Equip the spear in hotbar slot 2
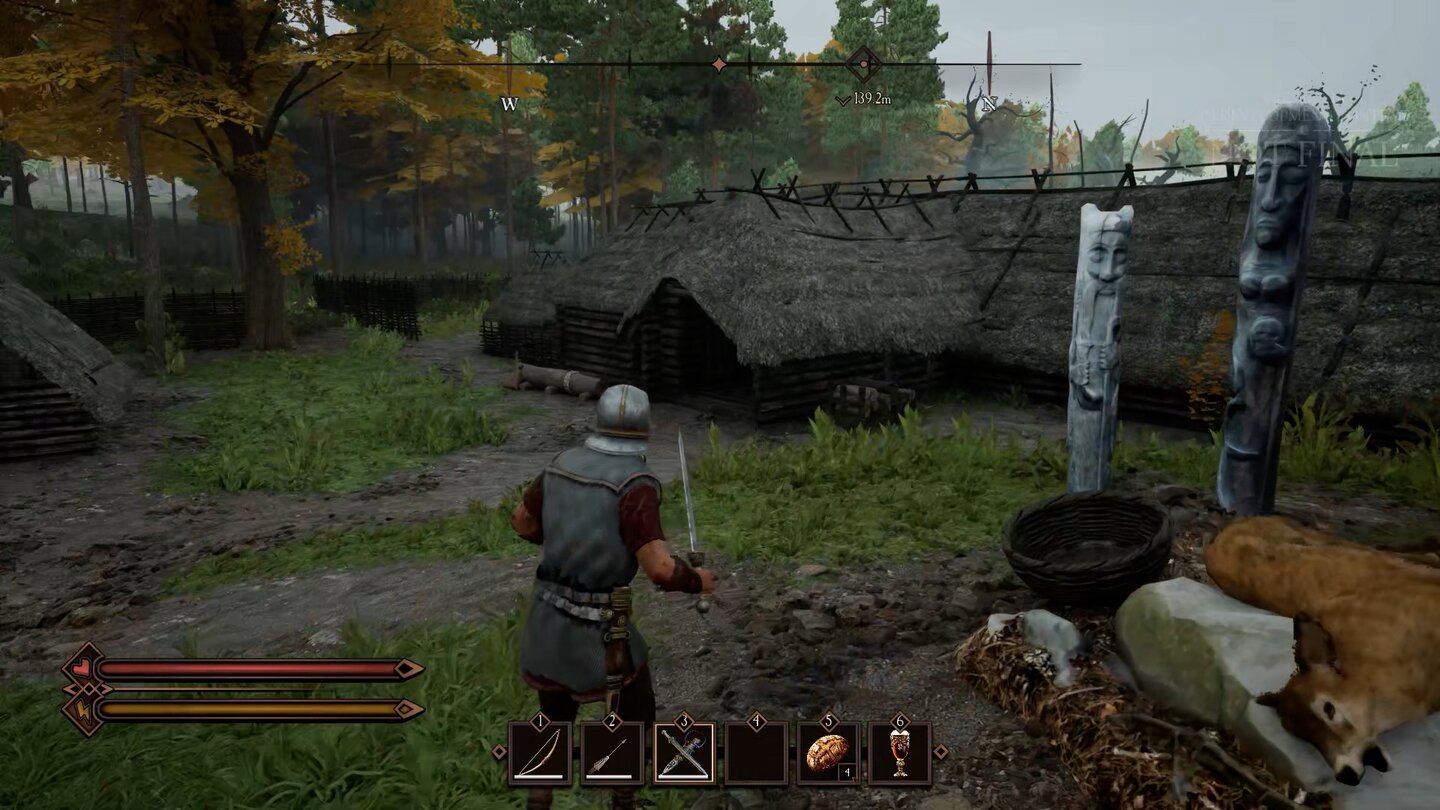The height and width of the screenshot is (810, 1440). pyautogui.click(x=612, y=753)
